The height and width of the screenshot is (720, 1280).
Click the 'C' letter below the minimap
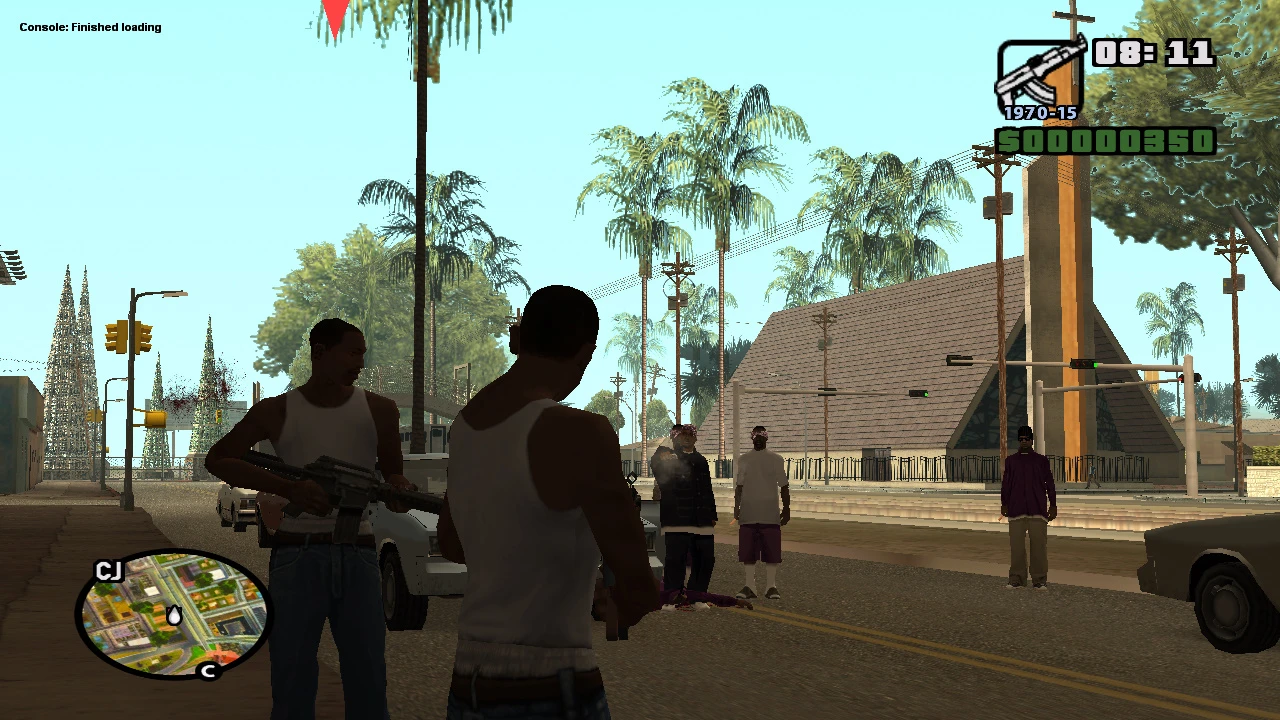[210, 672]
